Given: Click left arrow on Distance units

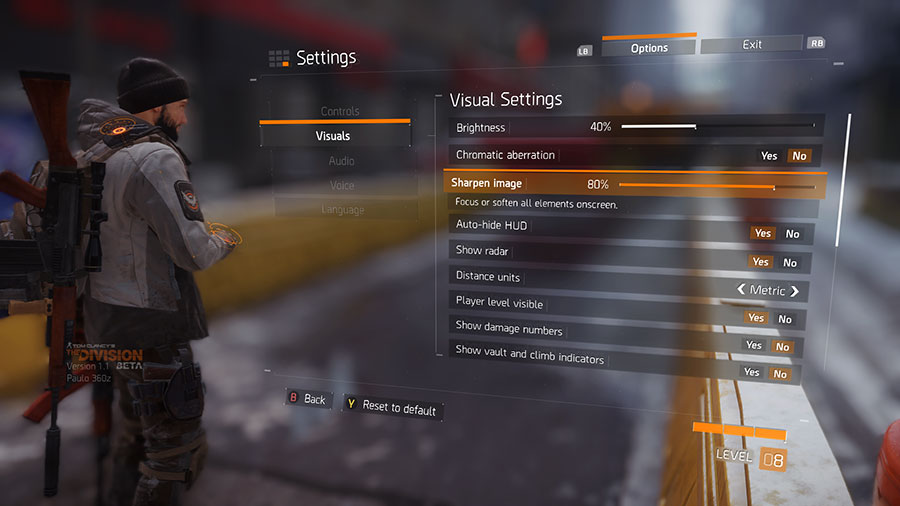Looking at the screenshot, I should (741, 290).
